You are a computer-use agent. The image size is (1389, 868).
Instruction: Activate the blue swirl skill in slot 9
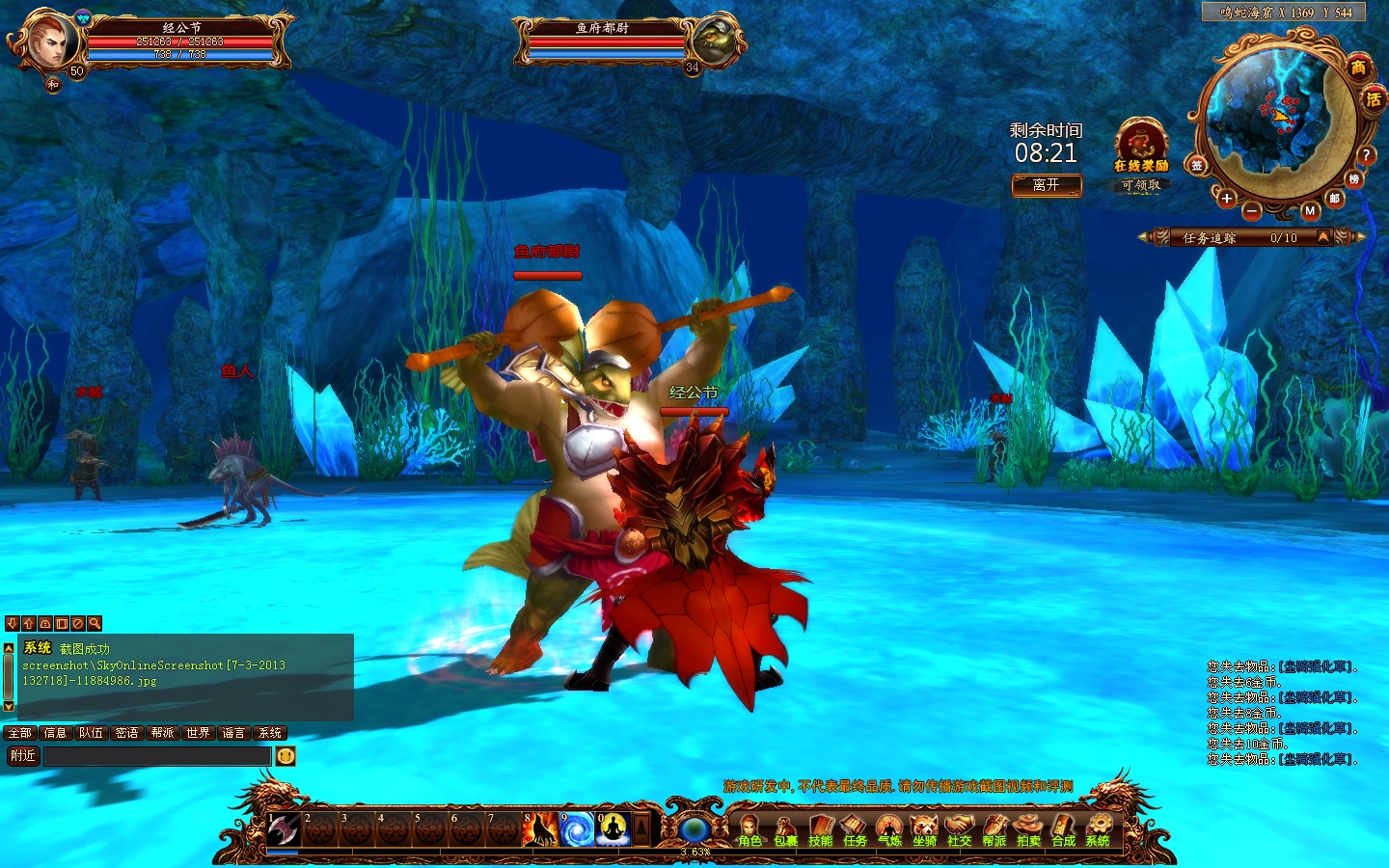[577, 829]
